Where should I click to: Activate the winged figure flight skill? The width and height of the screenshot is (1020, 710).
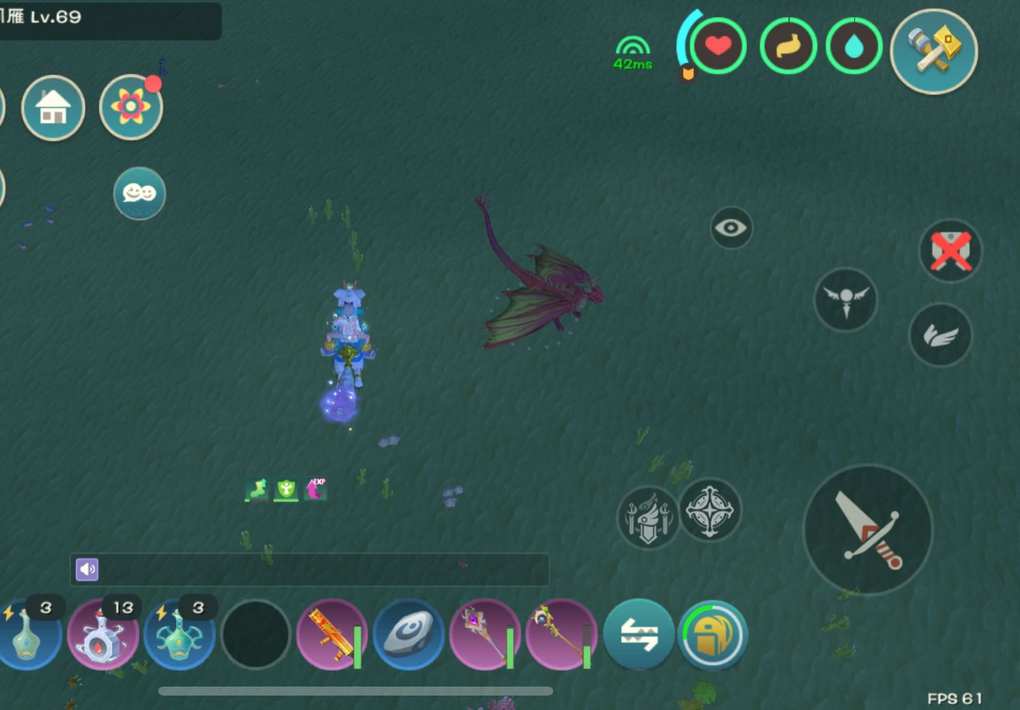tap(845, 299)
